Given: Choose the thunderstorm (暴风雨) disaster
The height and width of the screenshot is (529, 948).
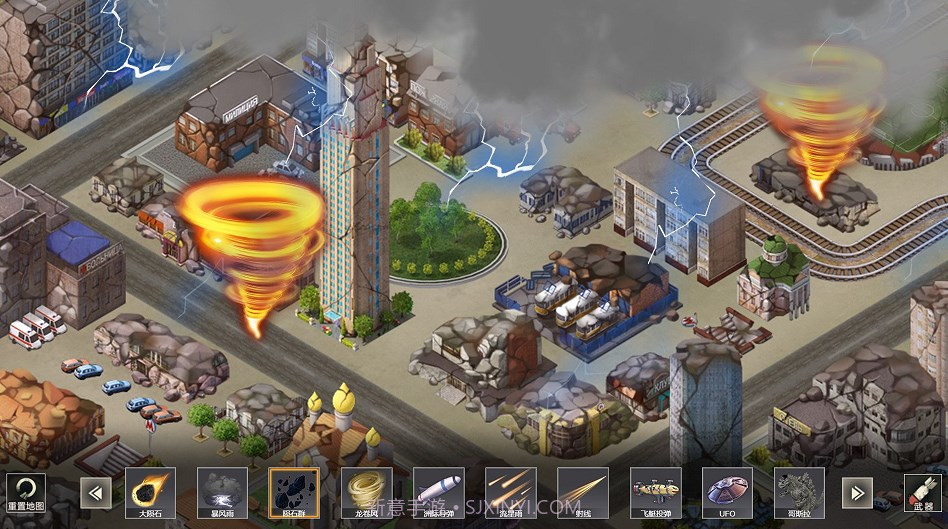Looking at the screenshot, I should 222,492.
